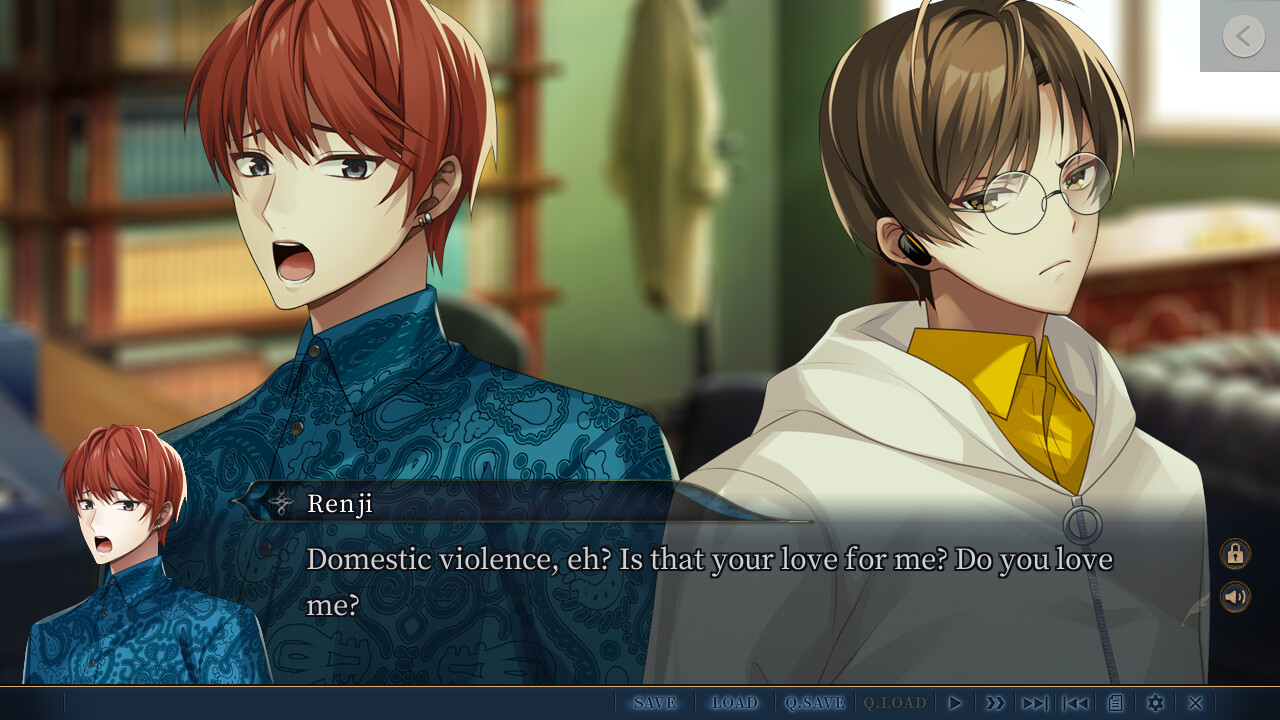Quick save with Q.SAVE
Screen dimensions: 1280x720
coord(815,703)
